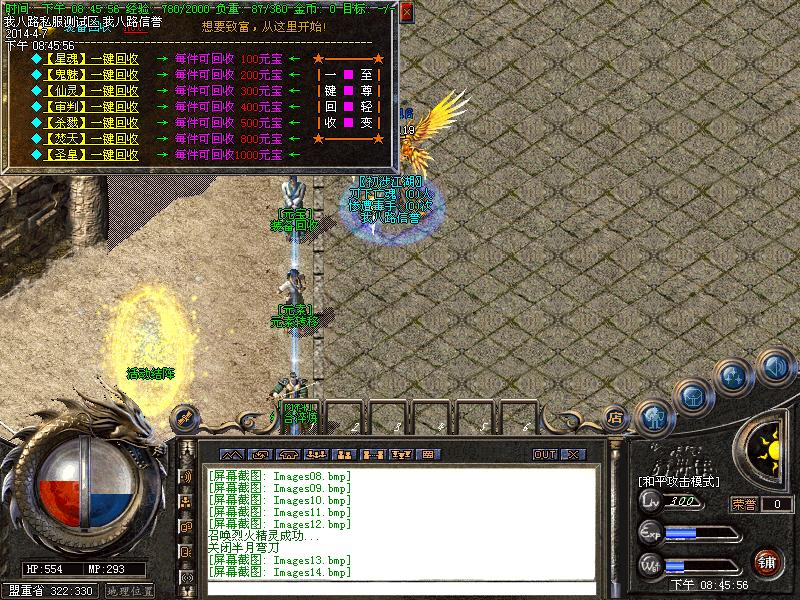Viewport: 800px width, 600px height.
Task: Focus the chat input field
Action: click(x=400, y=588)
